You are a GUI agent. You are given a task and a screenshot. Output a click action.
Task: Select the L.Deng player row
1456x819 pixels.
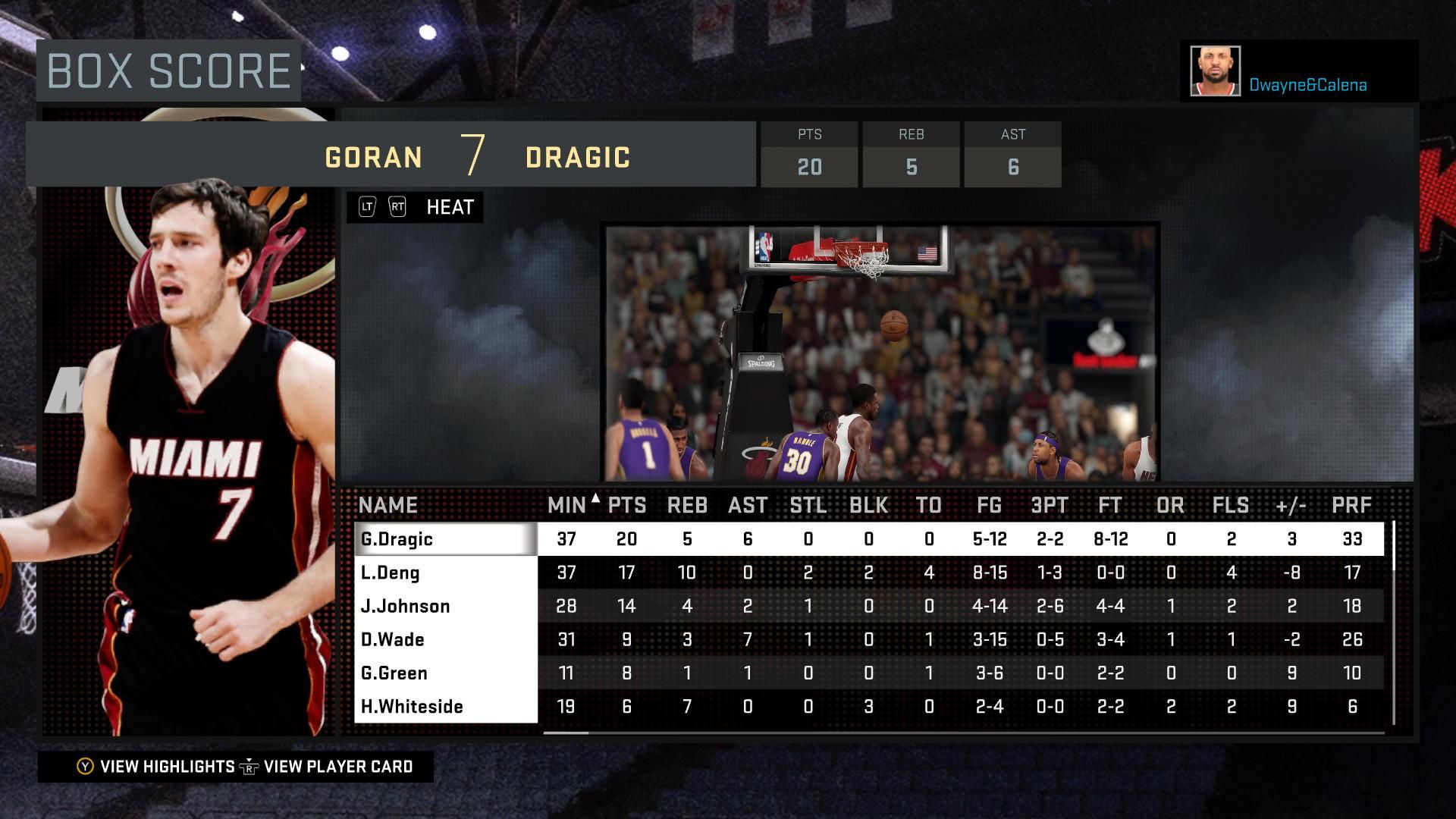click(445, 573)
